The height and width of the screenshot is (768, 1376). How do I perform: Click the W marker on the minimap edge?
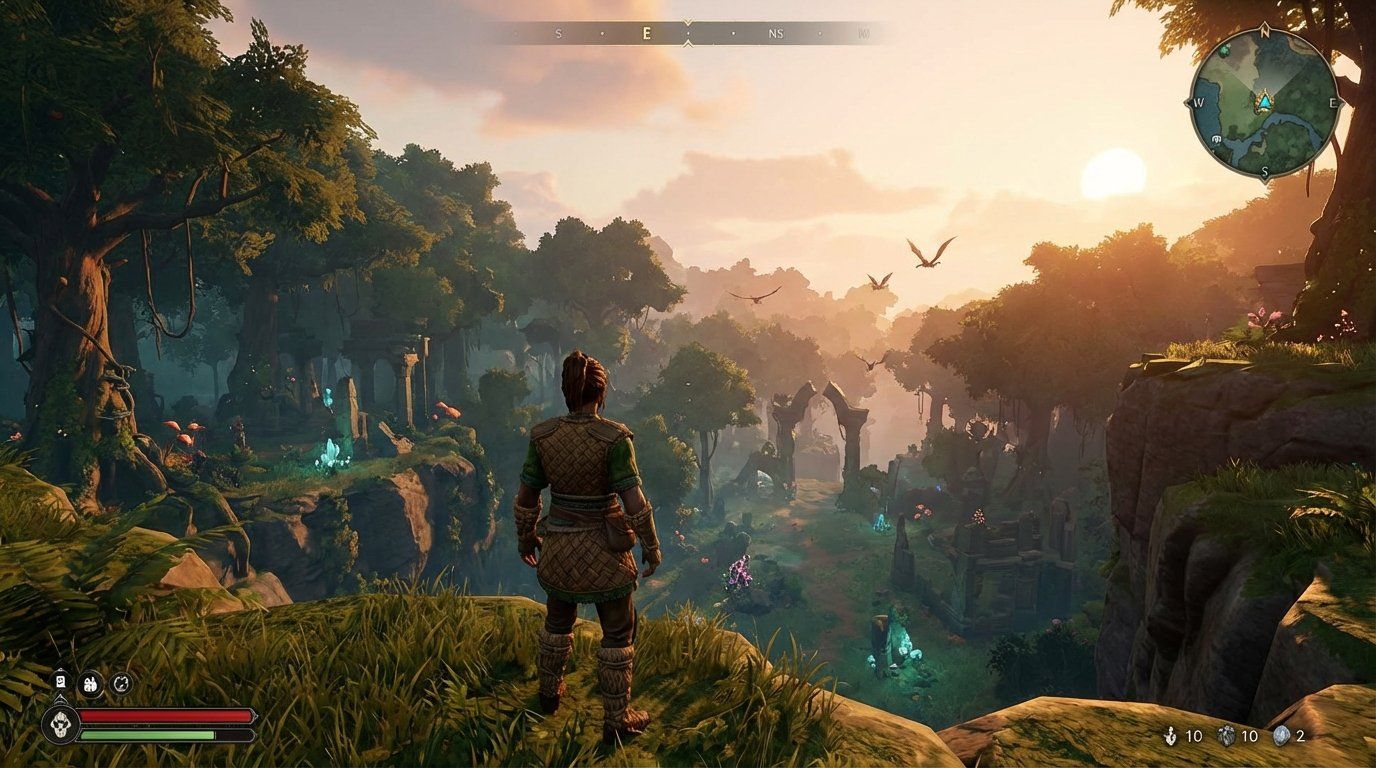pyautogui.click(x=1198, y=102)
